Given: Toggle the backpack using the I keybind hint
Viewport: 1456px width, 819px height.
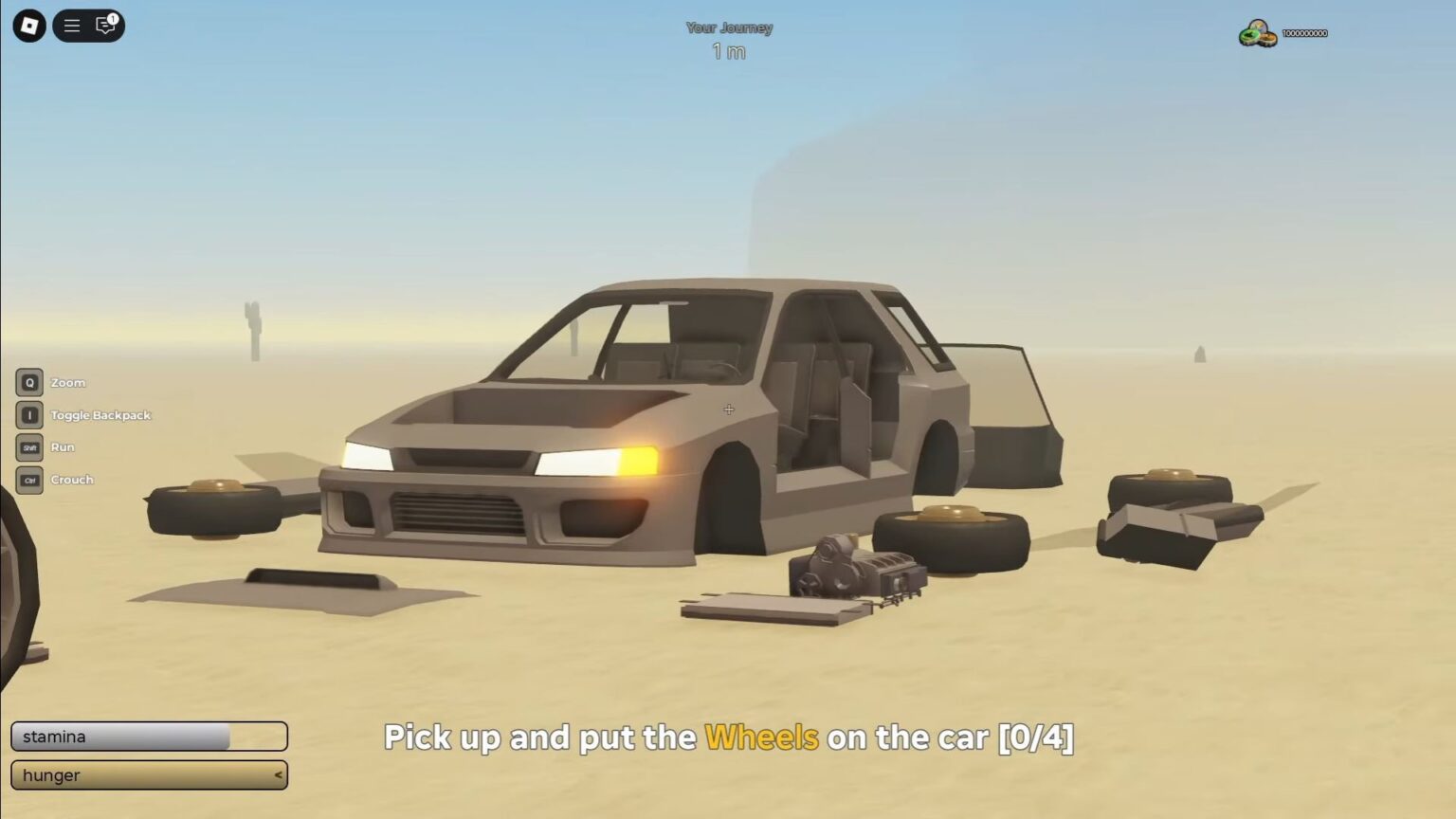Looking at the screenshot, I should (x=28, y=414).
